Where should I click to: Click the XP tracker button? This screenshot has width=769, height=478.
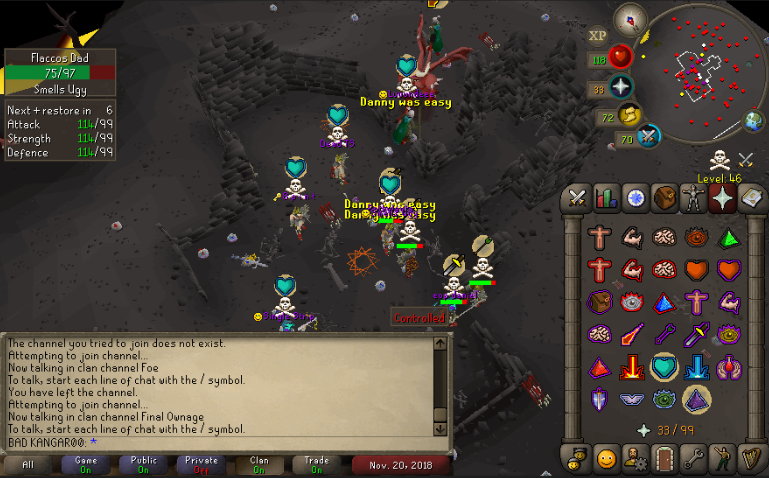[x=597, y=36]
